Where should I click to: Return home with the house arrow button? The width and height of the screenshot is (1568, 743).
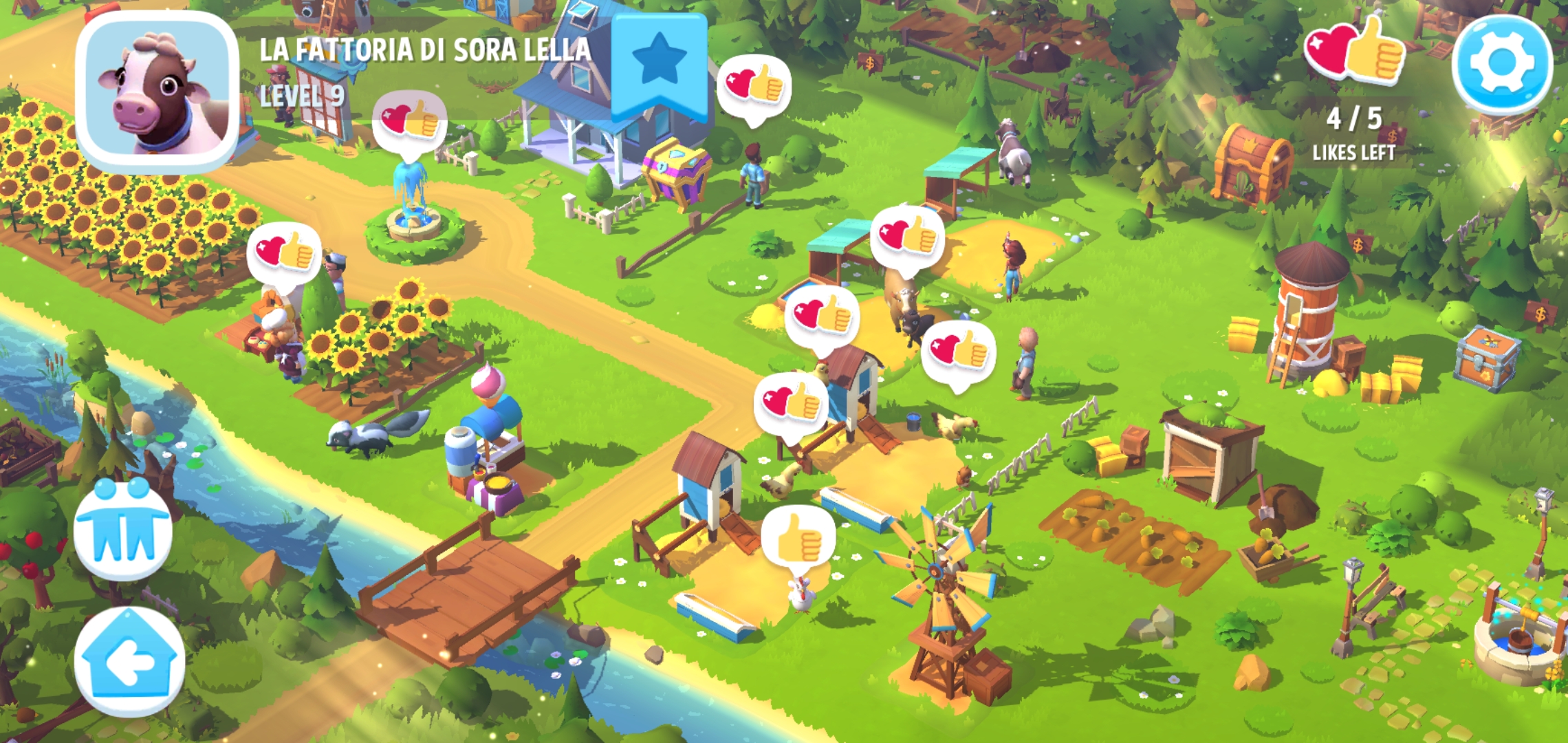pos(129,662)
